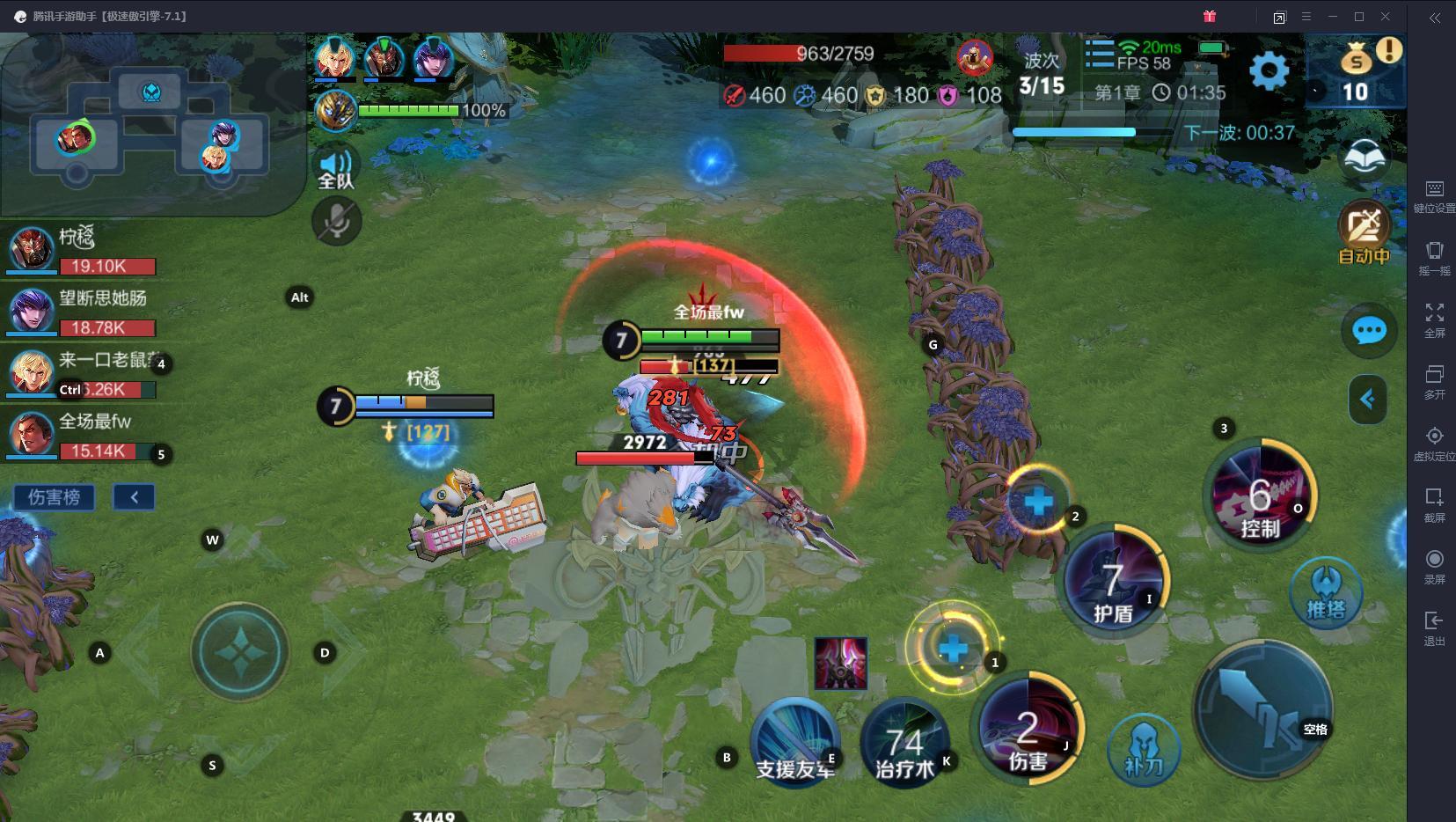Use the 护盾 shield skill
This screenshot has width=1456, height=822.
coord(1115,582)
